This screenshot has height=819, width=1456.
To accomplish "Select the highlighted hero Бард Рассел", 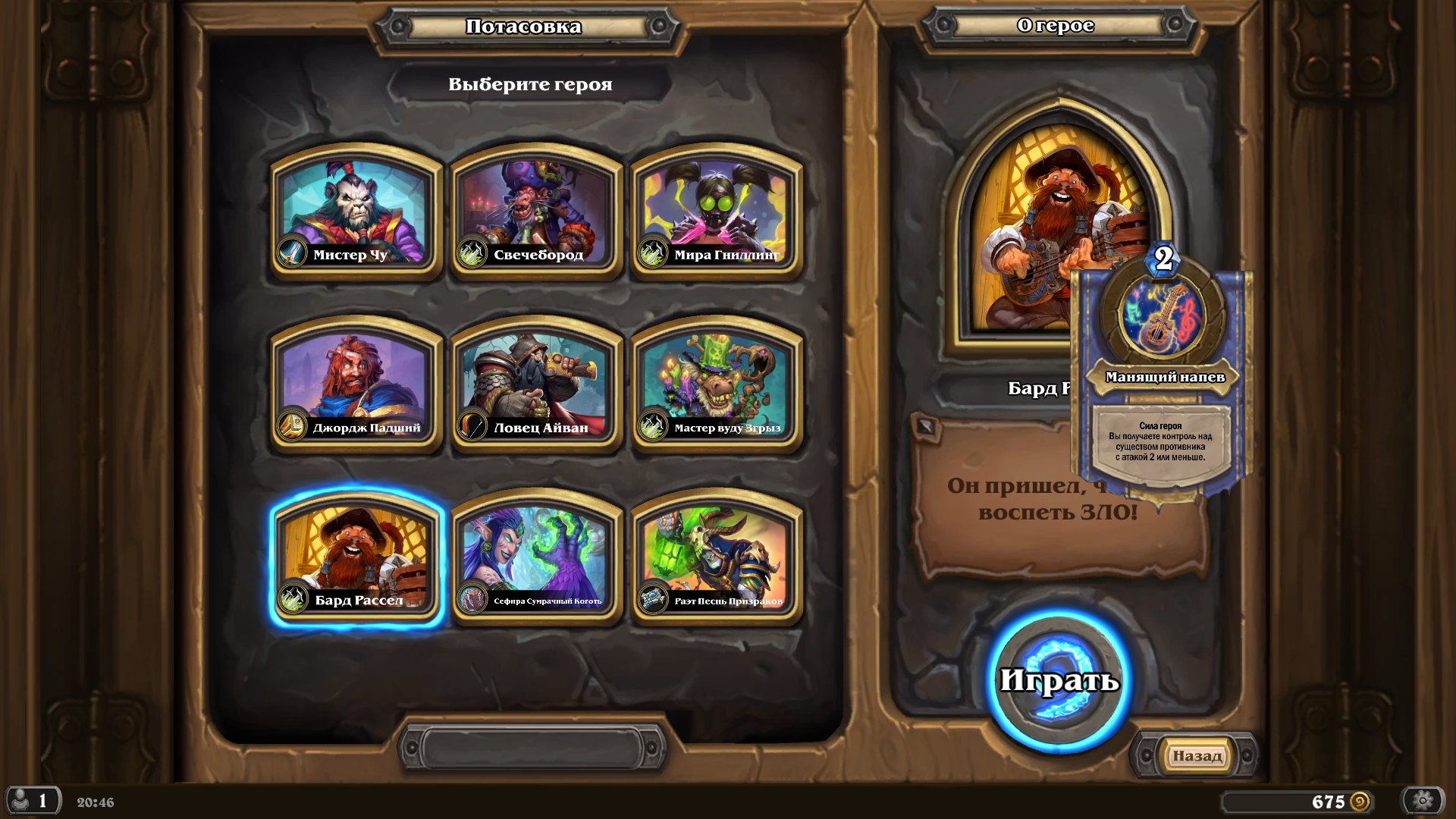I will 355,558.
